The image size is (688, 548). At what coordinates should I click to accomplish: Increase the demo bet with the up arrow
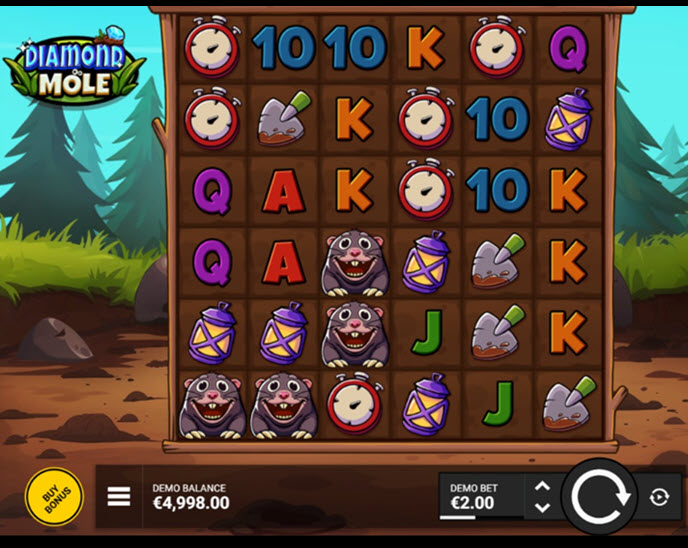(542, 486)
